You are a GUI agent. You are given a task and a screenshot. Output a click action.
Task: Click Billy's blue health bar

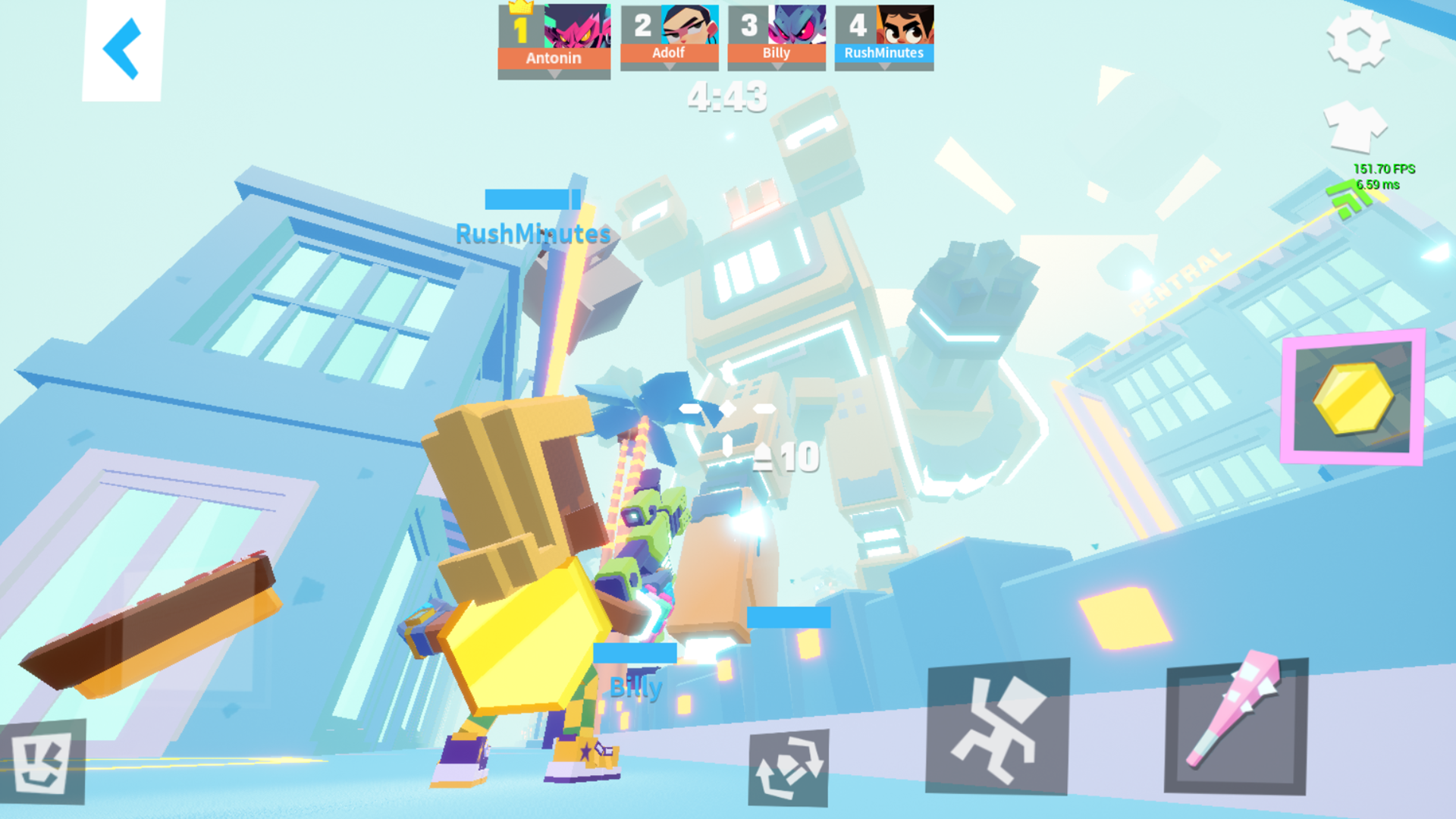coord(635,651)
